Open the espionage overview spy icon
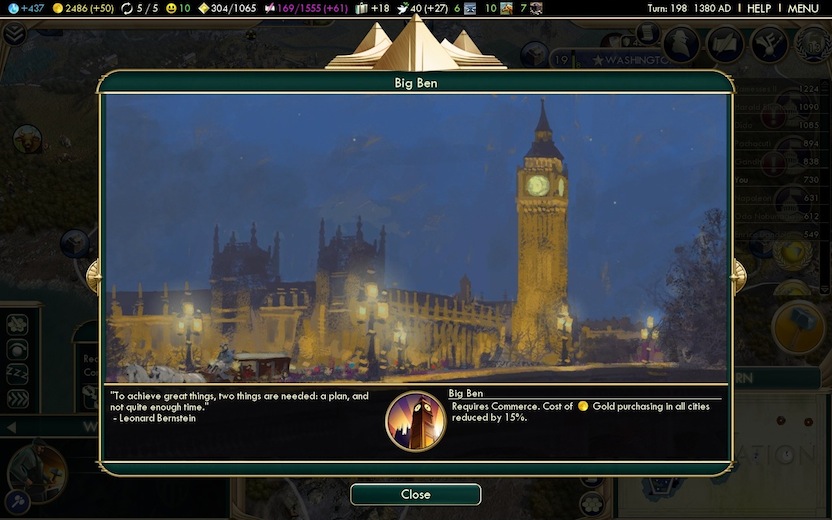Viewport: 832px width, 520px height. click(x=683, y=43)
